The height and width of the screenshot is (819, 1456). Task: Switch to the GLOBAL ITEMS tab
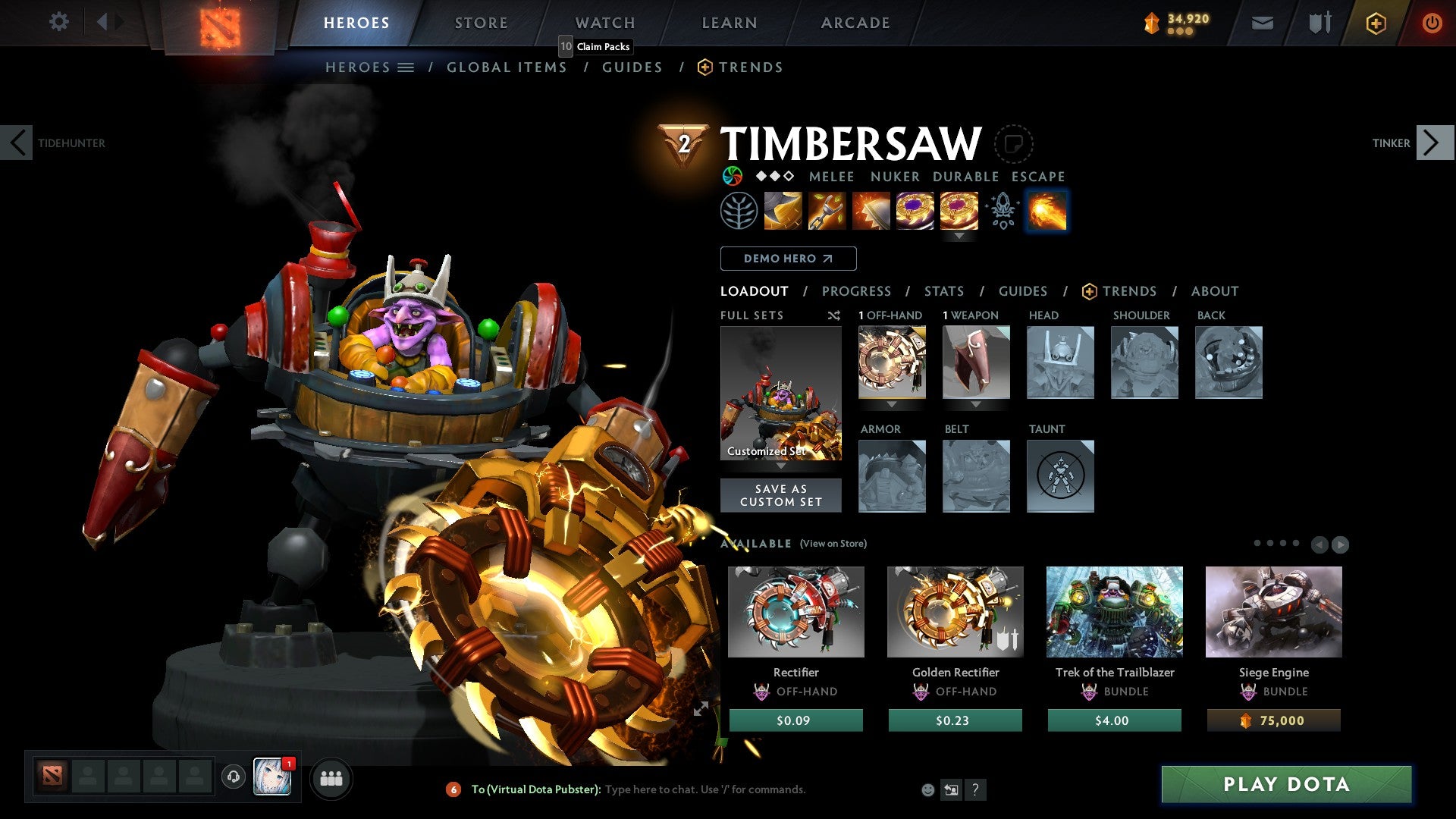(x=507, y=67)
